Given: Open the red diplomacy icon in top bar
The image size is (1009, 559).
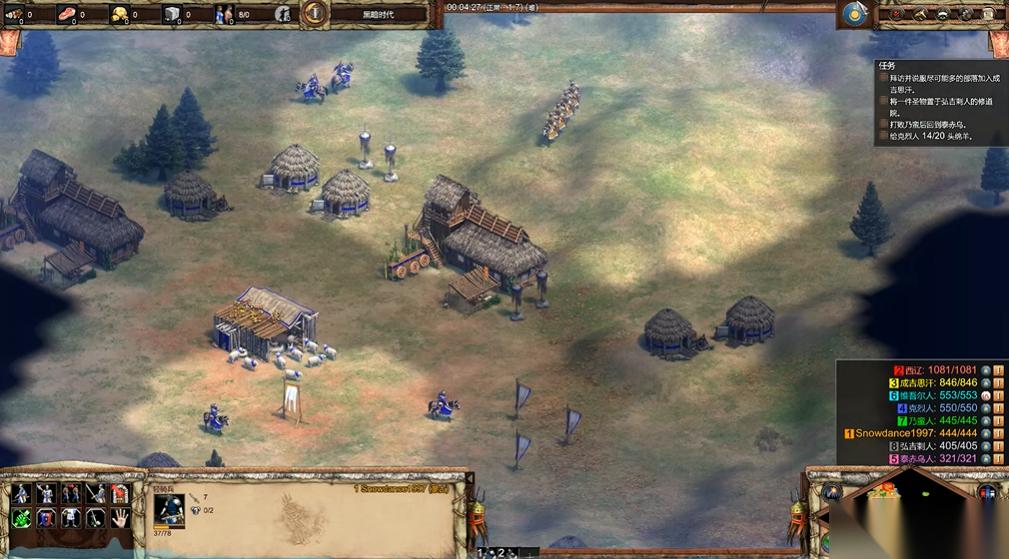Looking at the screenshot, I should 897,14.
